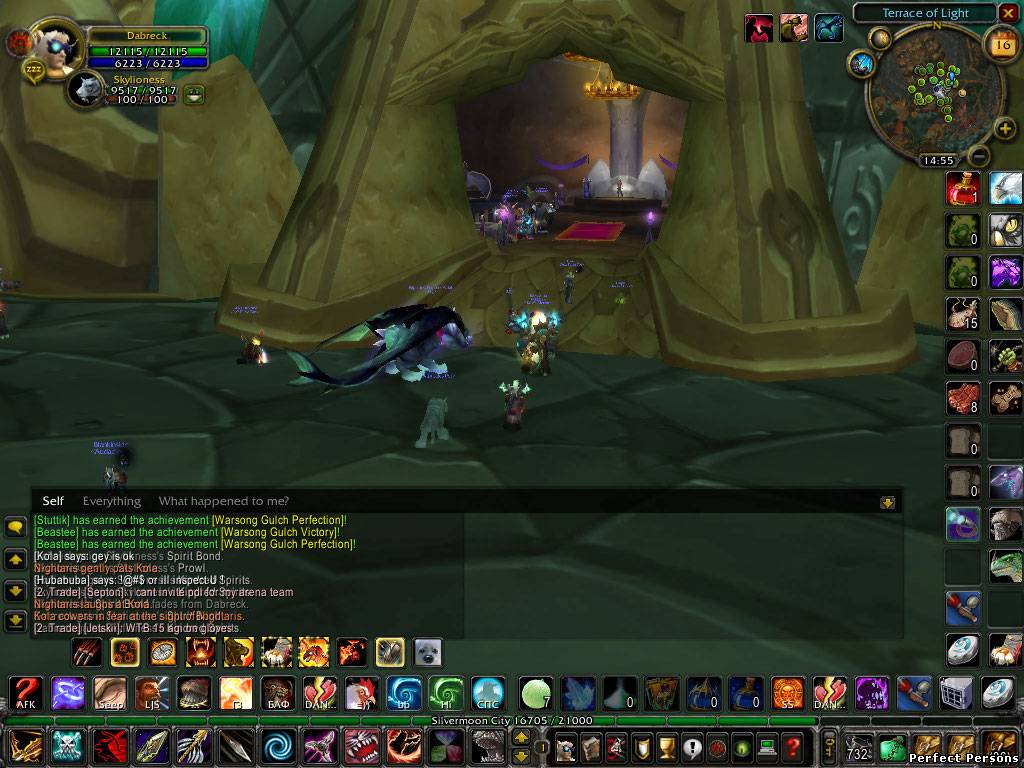Switch to the Everything chat tab
The image size is (1024, 768).
(x=111, y=501)
